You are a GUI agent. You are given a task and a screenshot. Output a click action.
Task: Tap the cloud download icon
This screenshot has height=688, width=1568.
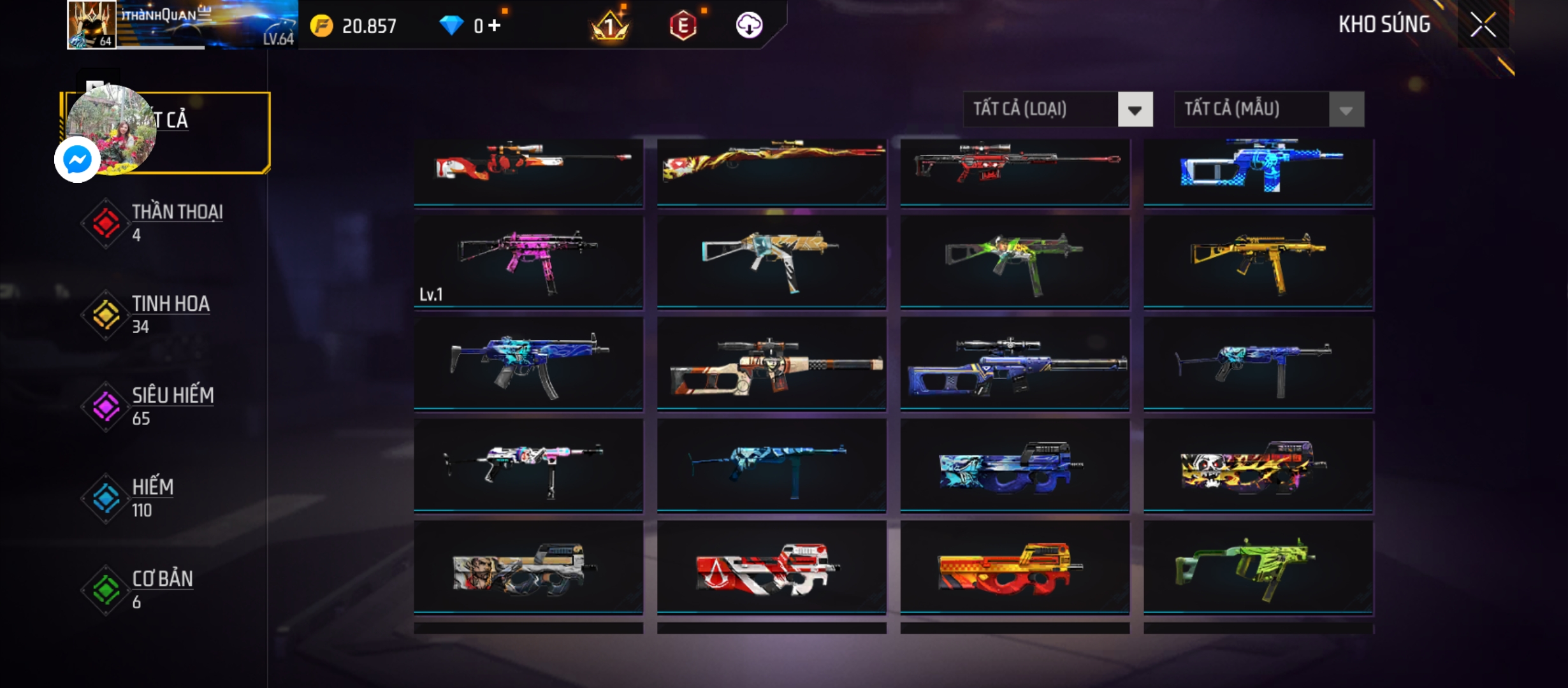[x=749, y=25]
